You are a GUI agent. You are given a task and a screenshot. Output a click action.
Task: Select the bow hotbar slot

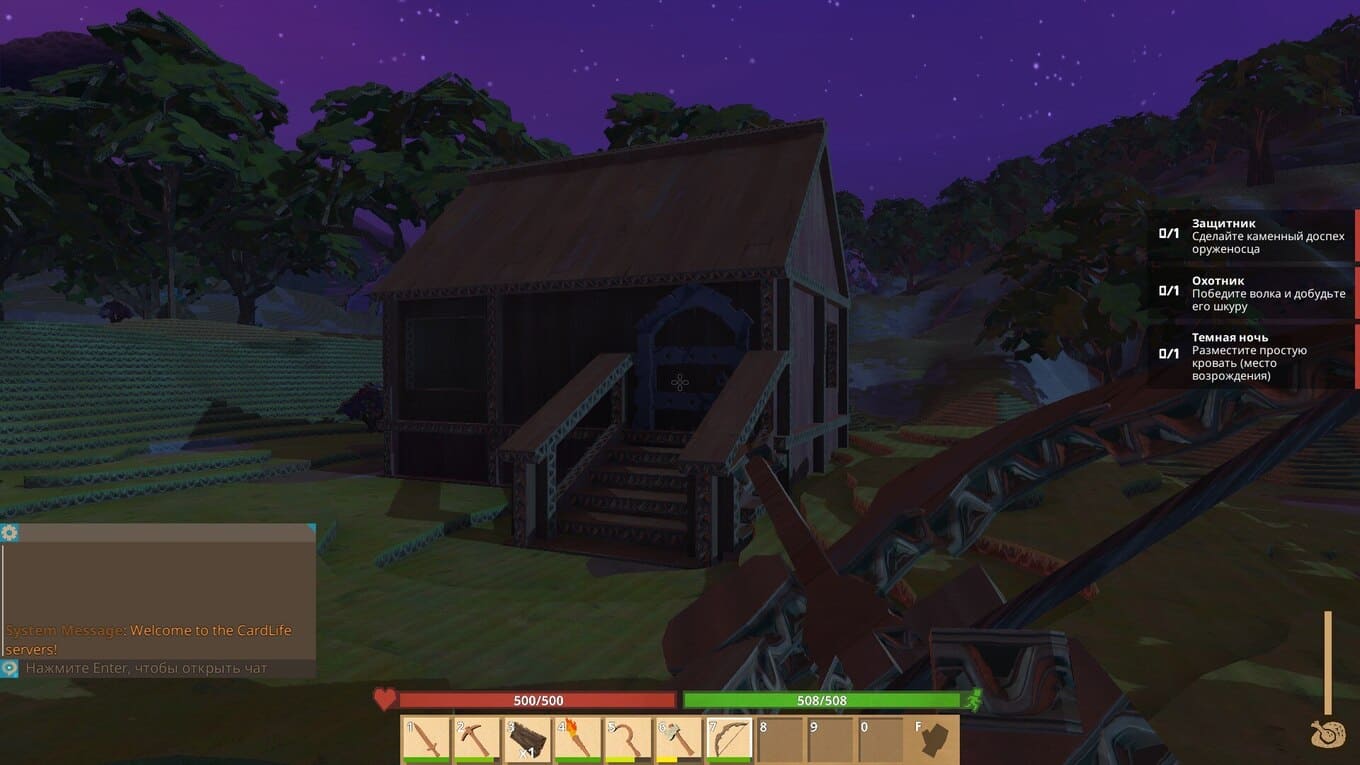click(x=731, y=740)
